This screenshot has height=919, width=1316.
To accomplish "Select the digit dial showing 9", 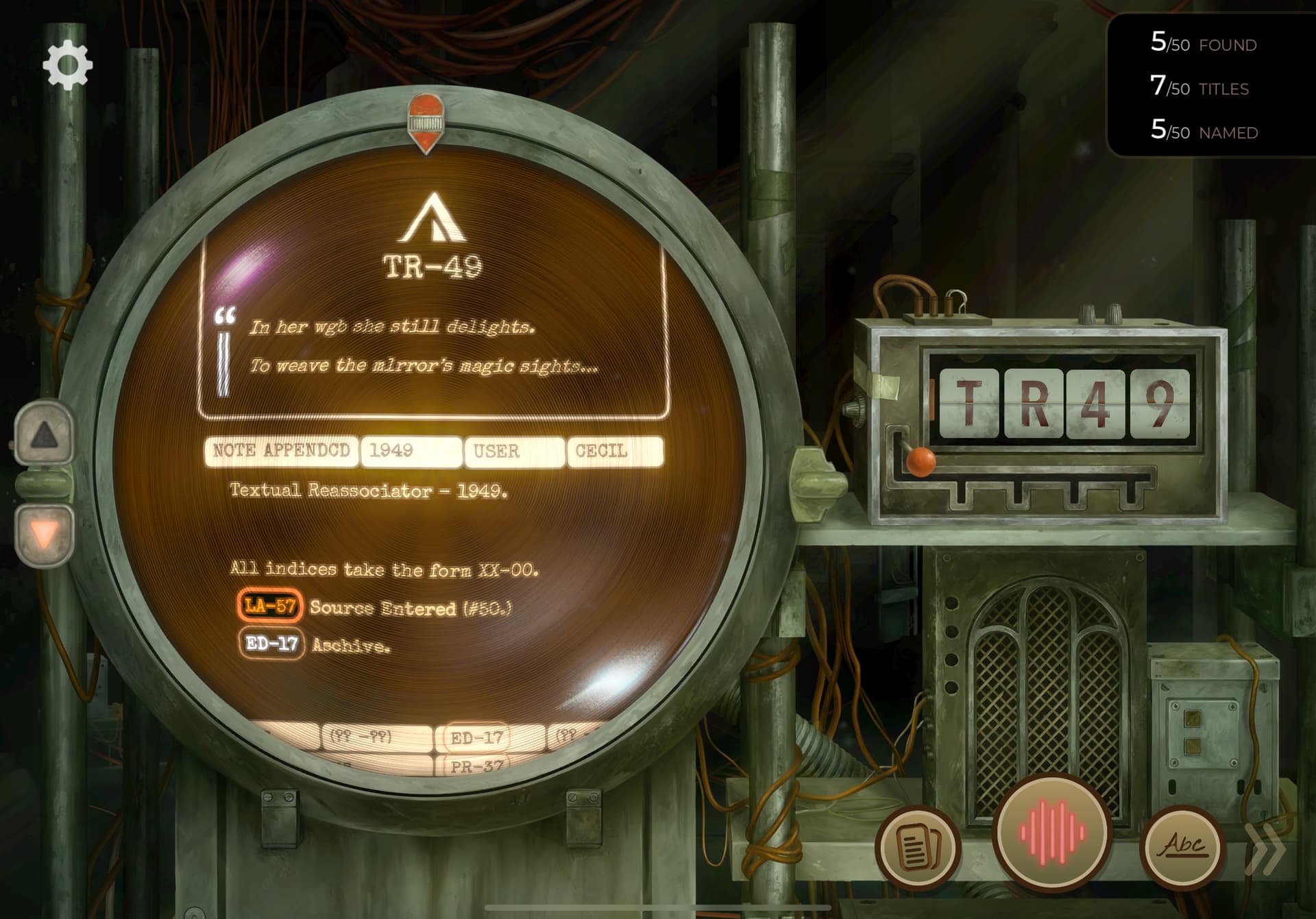I will 1159,402.
